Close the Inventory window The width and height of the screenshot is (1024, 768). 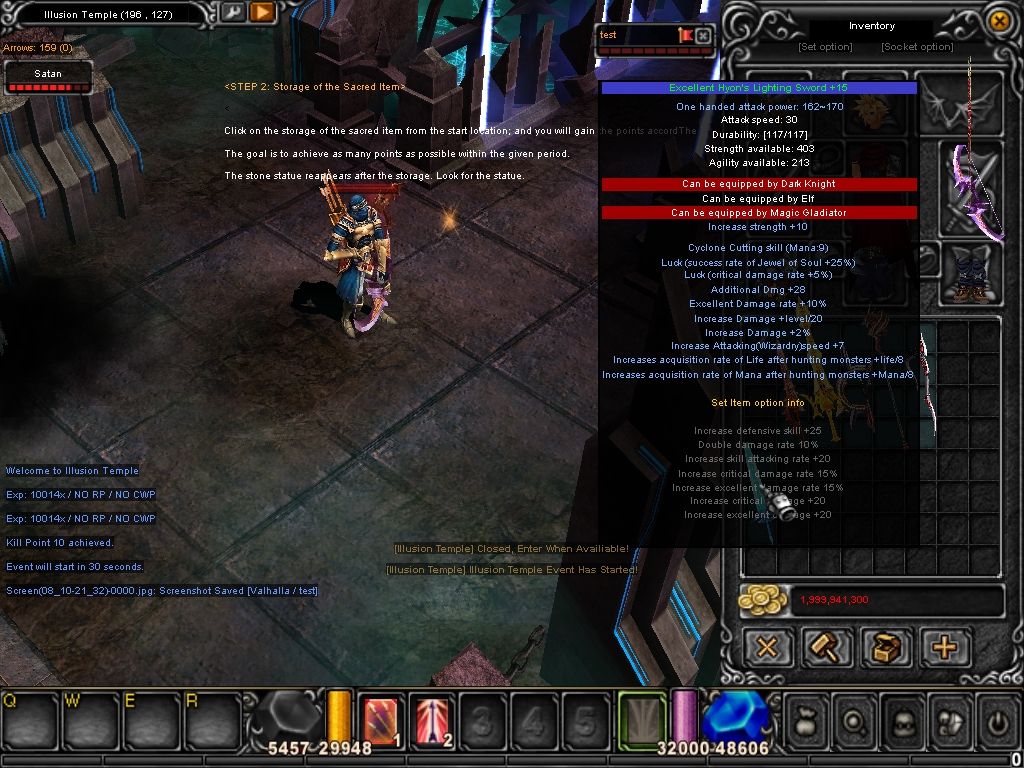click(998, 20)
